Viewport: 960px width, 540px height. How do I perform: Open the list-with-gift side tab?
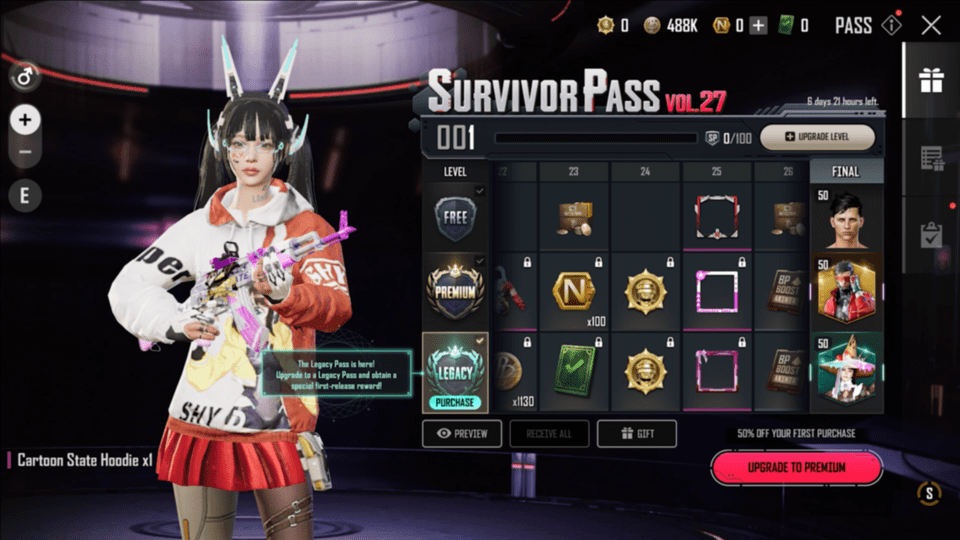932,158
